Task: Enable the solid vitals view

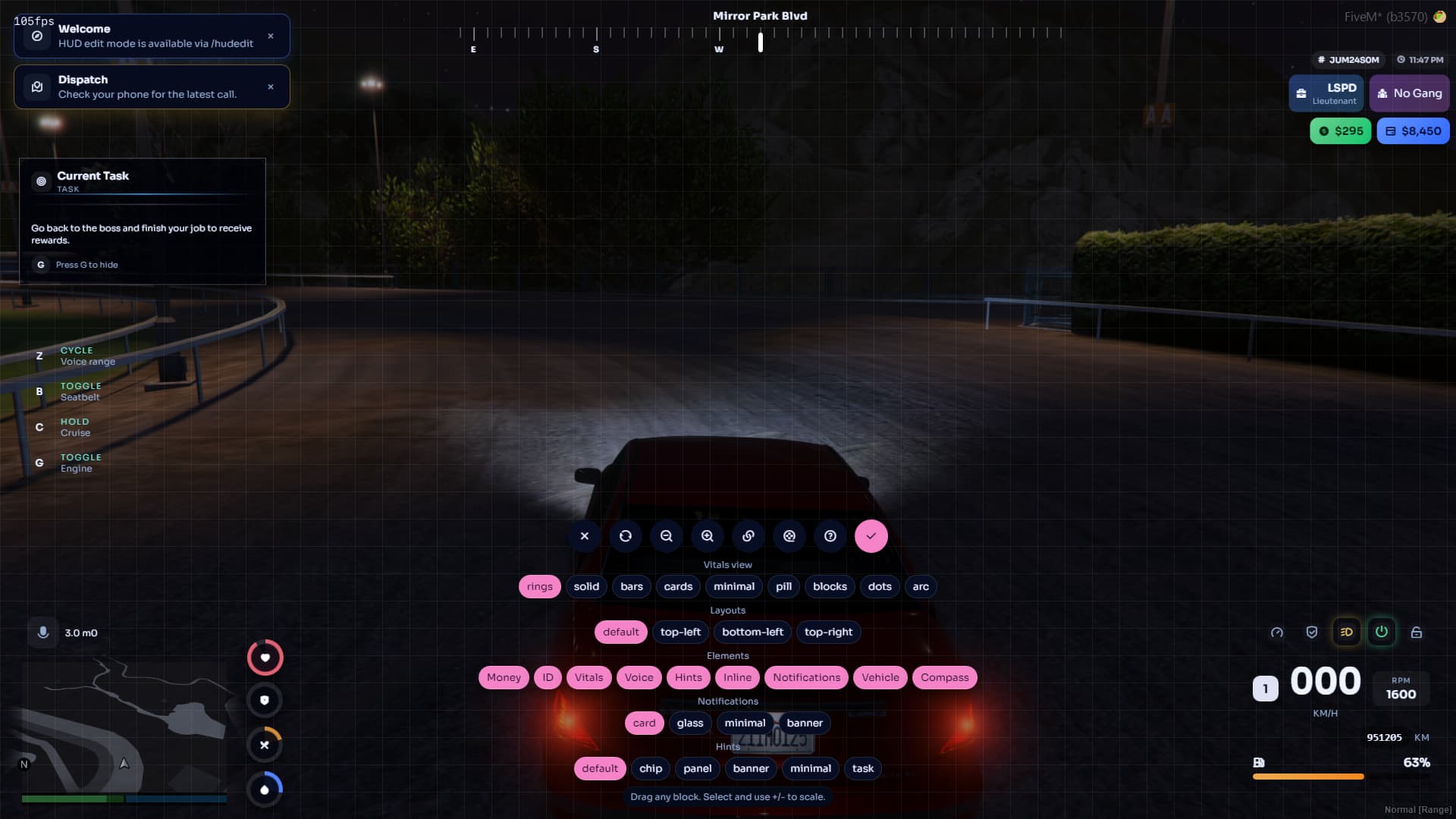Action: 586,586
